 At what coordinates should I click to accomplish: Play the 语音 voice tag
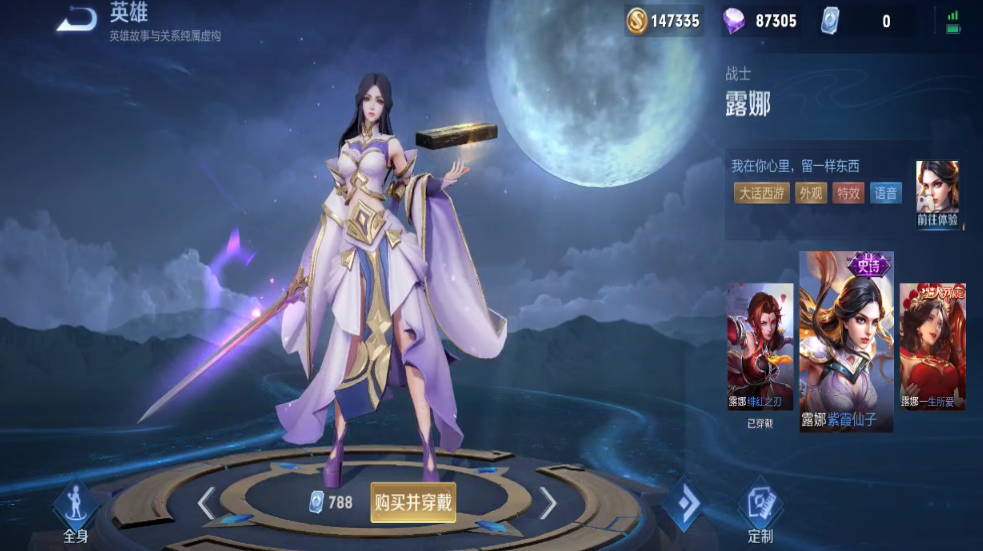[x=886, y=193]
